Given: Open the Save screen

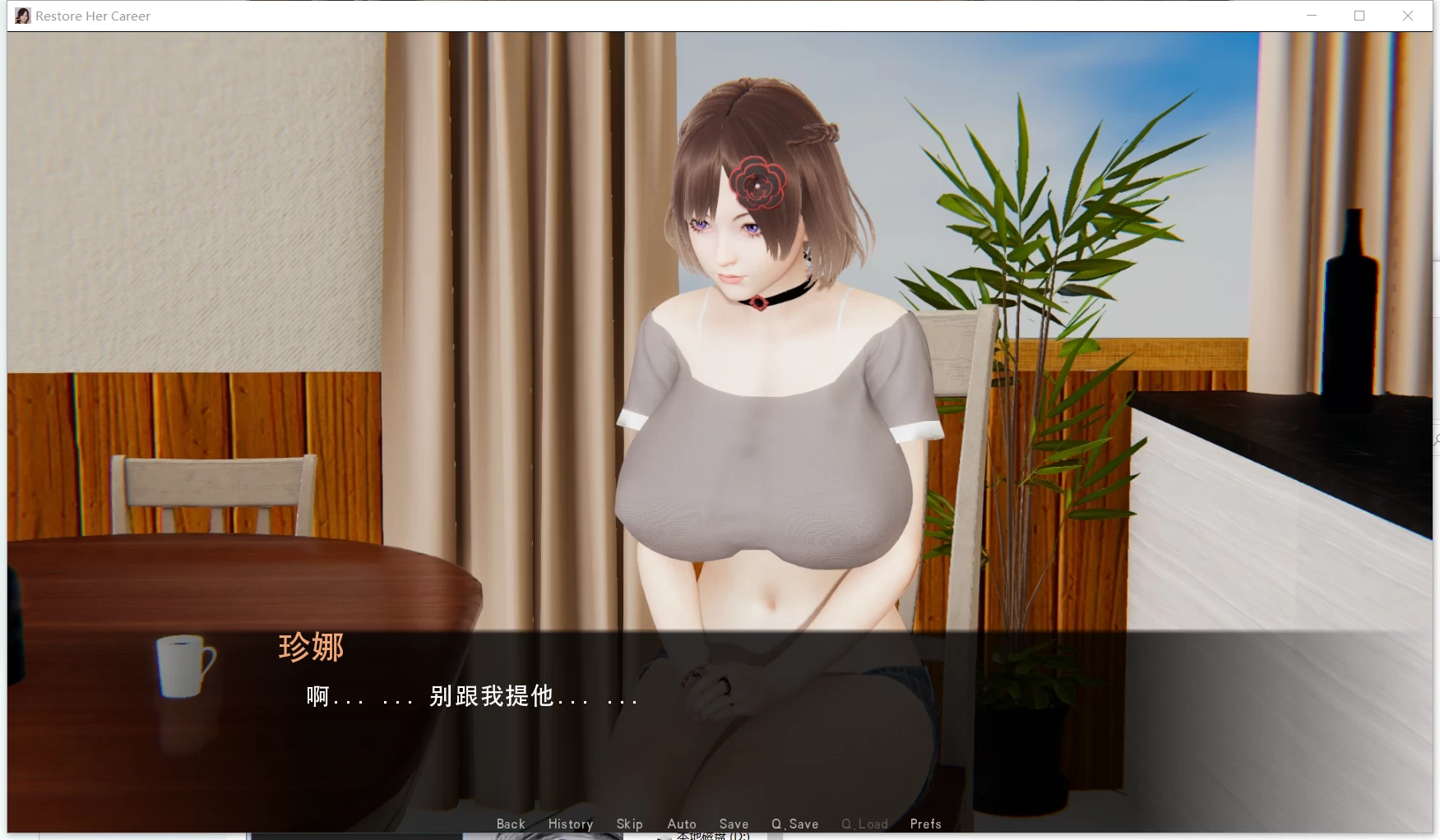Looking at the screenshot, I should (733, 824).
